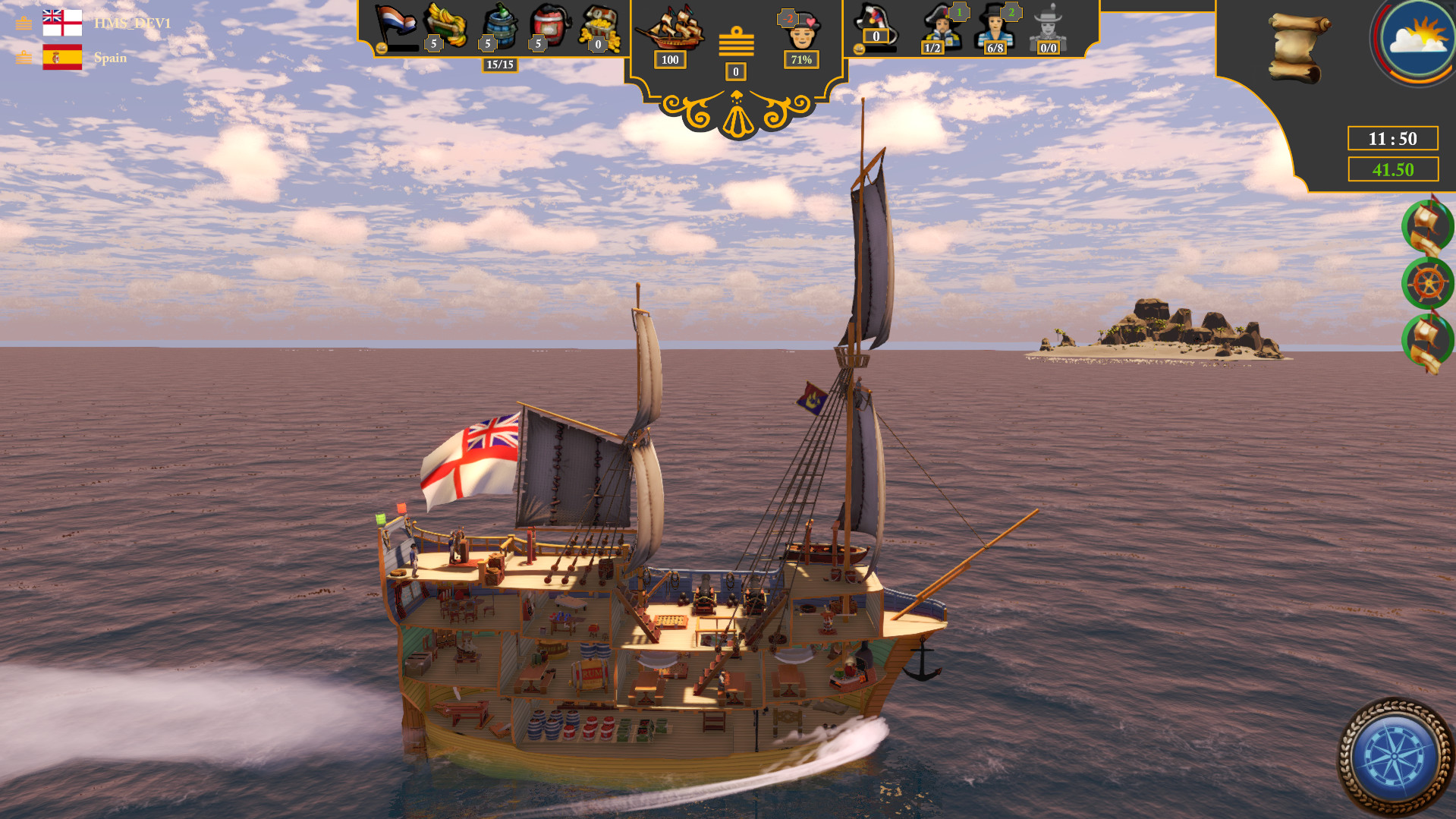
Task: Click the 41.50 gold amount field
Action: tap(1393, 169)
